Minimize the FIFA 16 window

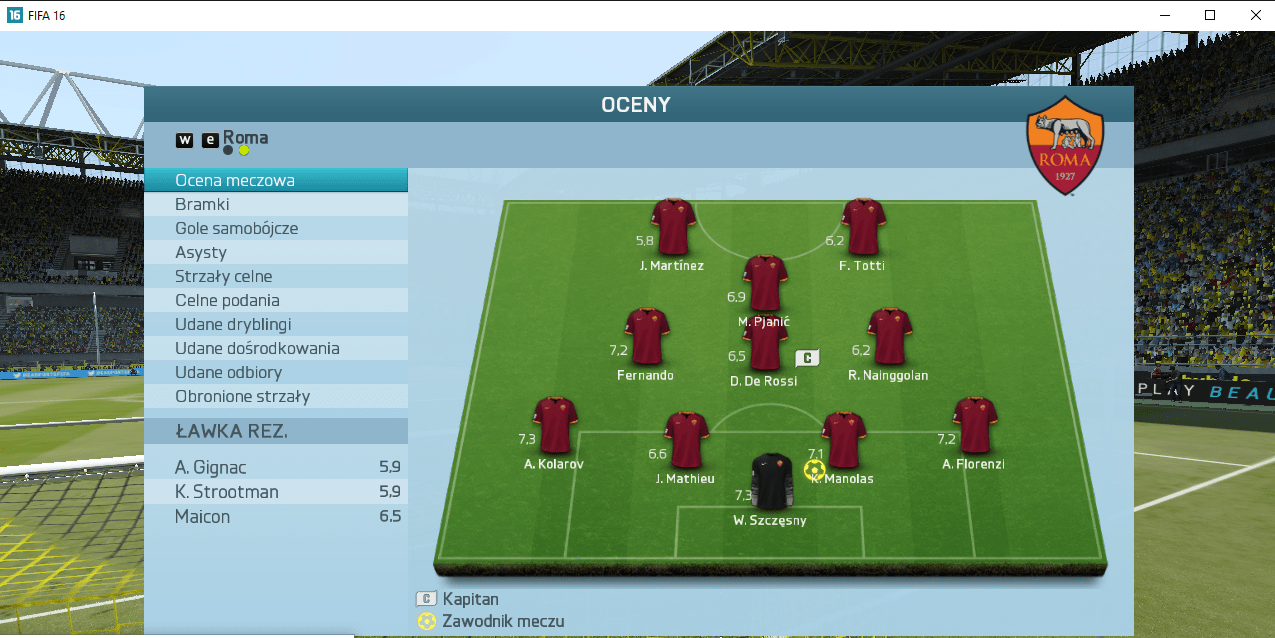tap(1164, 15)
